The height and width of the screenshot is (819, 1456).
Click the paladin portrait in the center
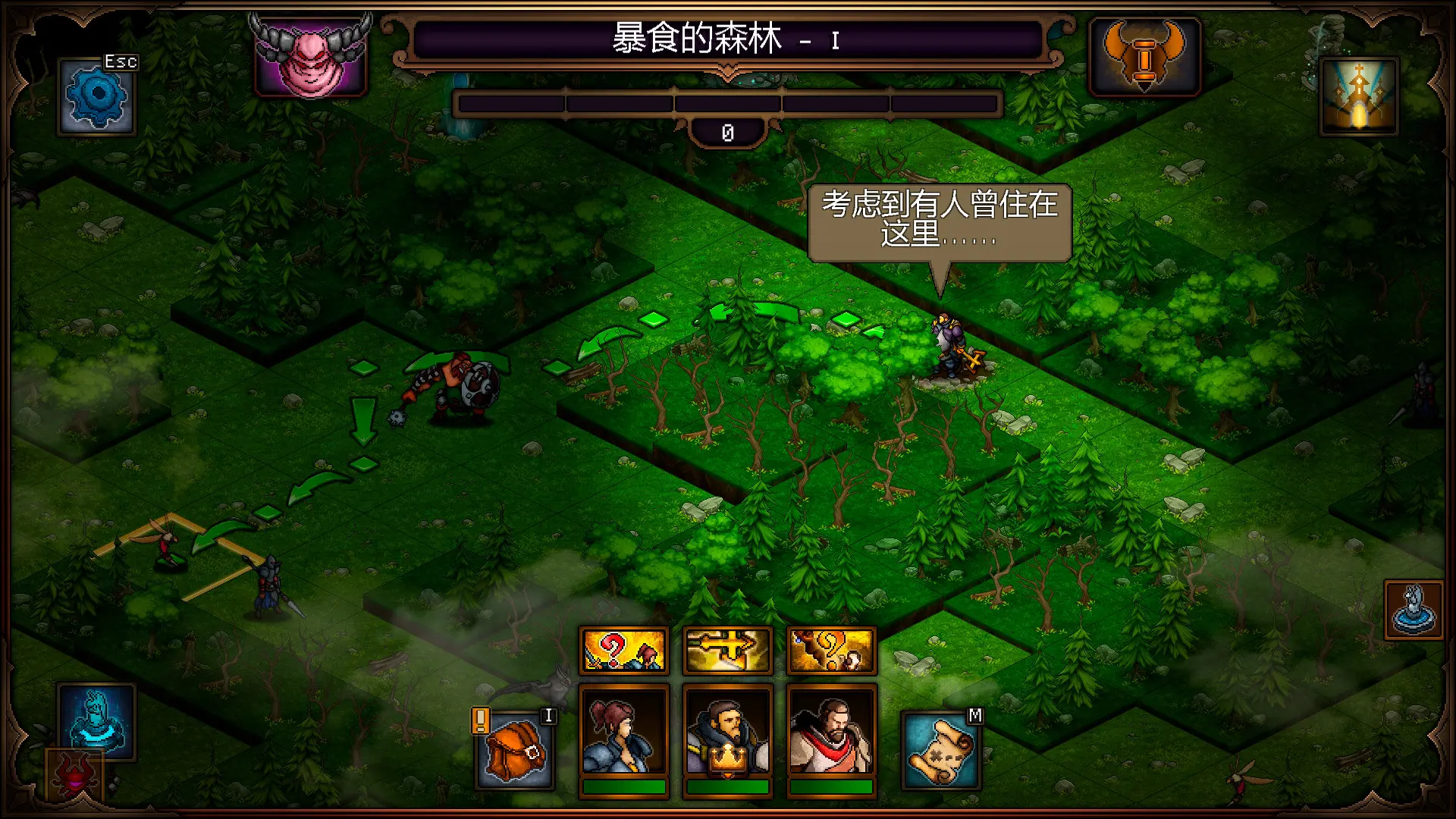coord(728,732)
